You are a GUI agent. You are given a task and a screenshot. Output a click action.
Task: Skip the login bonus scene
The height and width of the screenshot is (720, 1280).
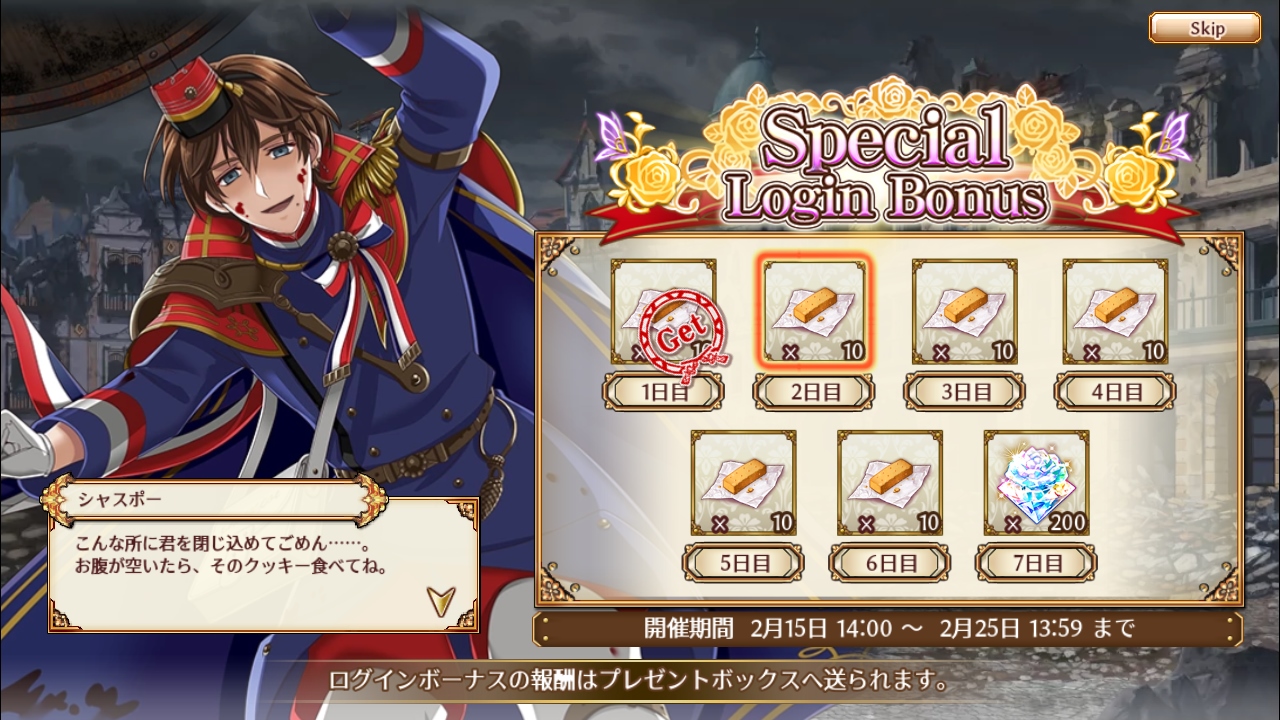click(1204, 28)
